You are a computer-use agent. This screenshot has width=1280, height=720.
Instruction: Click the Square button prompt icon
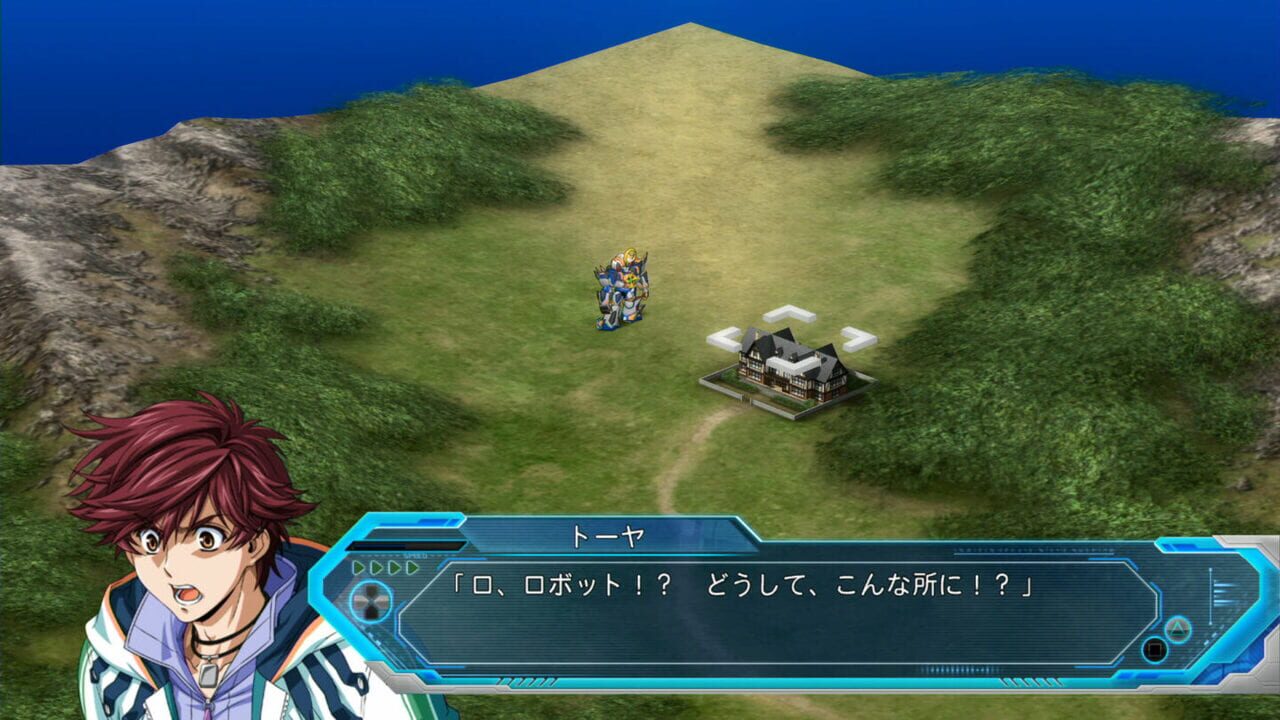click(x=1155, y=648)
